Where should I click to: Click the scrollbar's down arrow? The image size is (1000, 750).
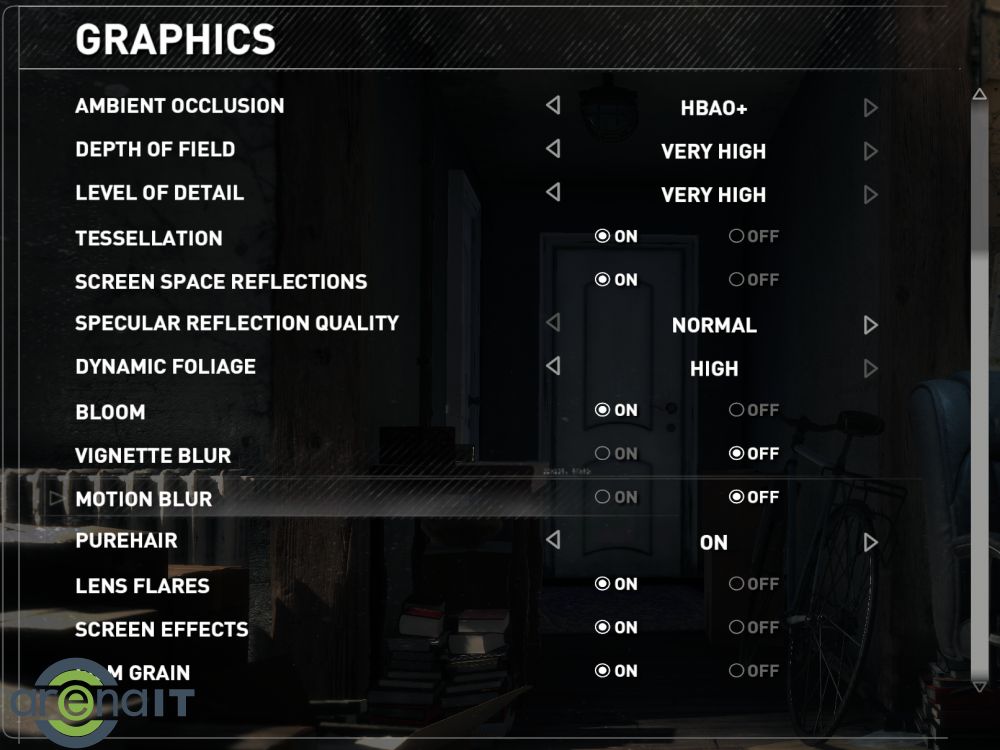[x=979, y=687]
